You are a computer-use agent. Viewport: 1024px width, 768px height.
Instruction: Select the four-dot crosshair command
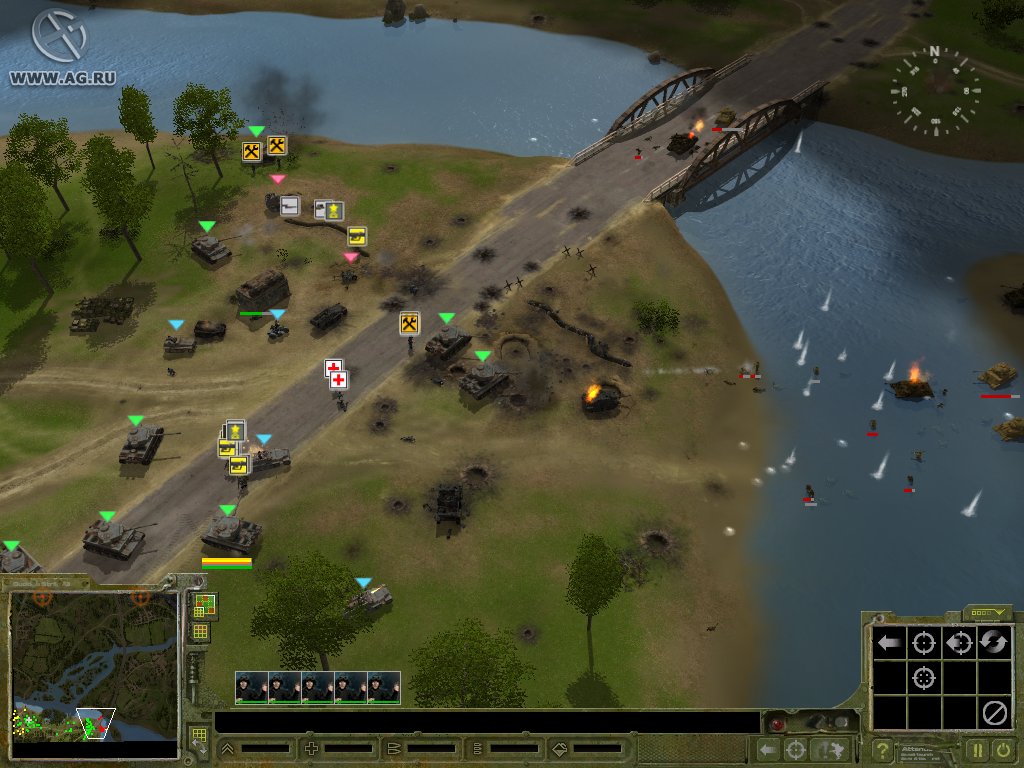pos(924,678)
